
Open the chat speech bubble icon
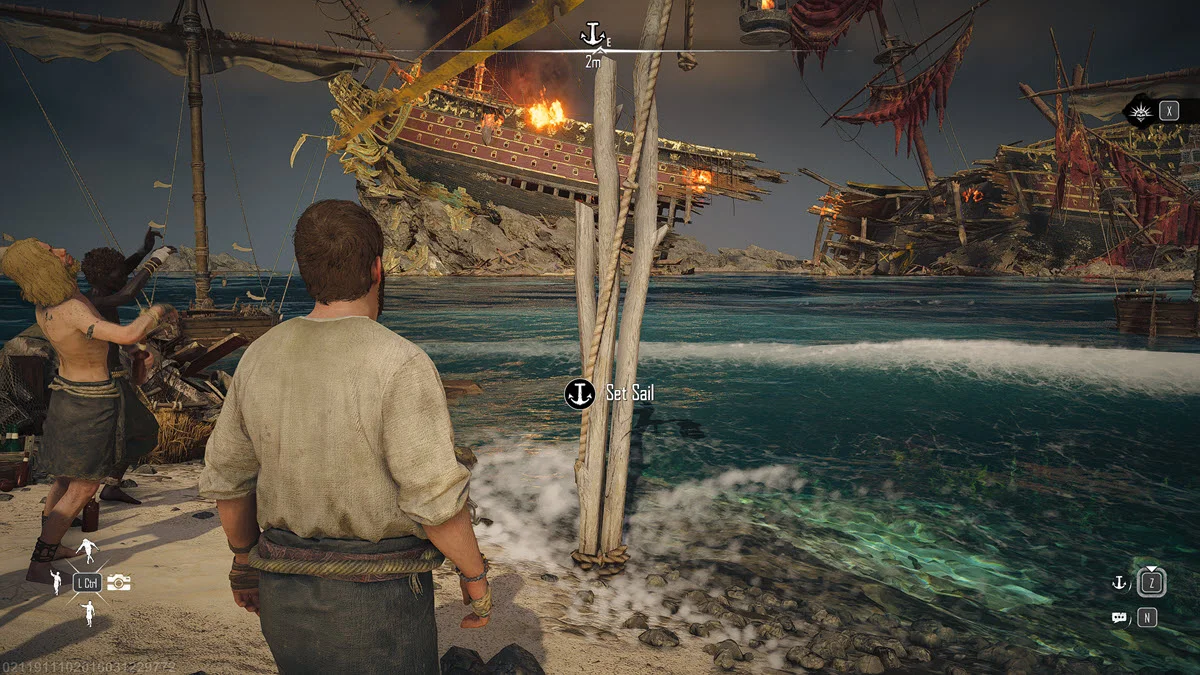[1119, 618]
